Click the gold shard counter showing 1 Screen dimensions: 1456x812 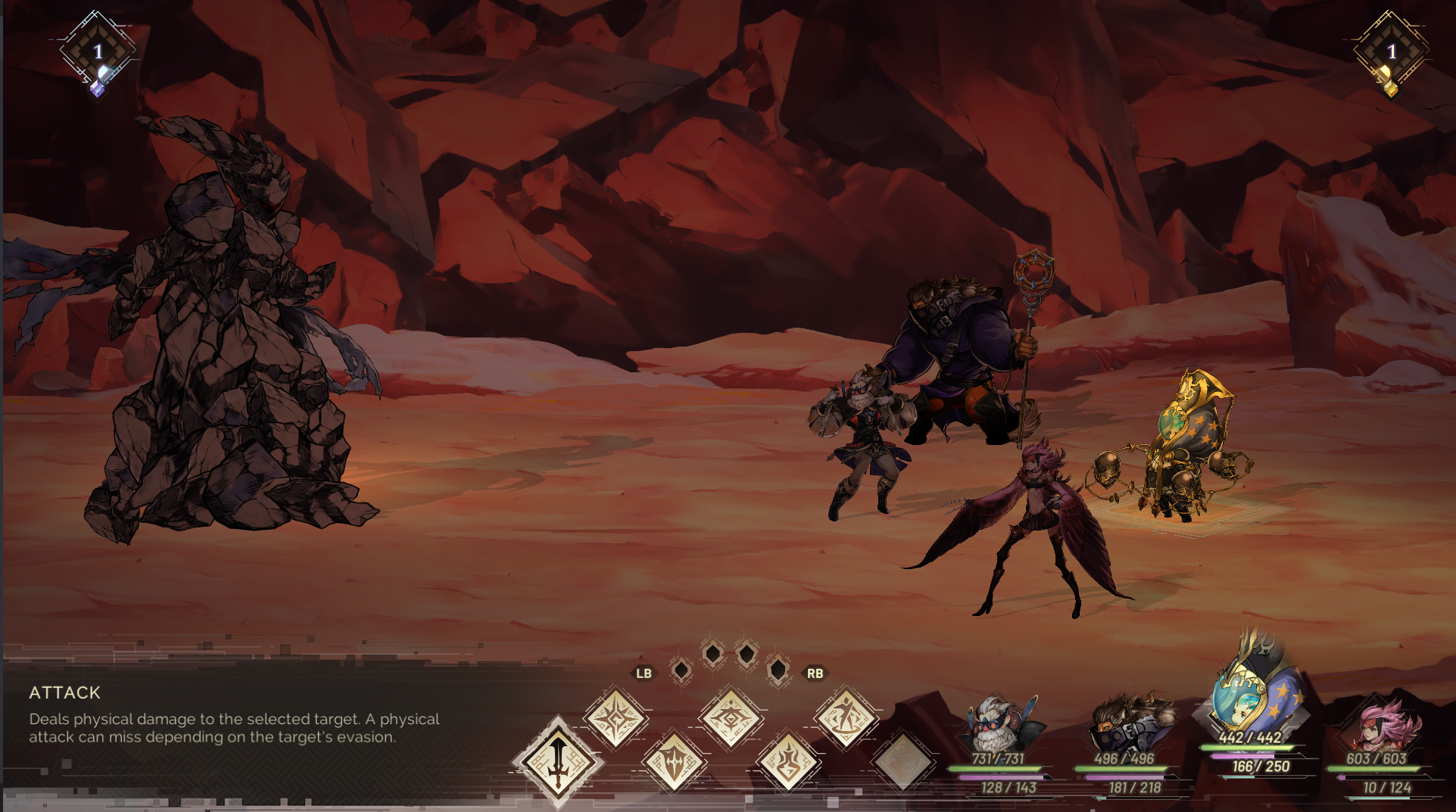[1393, 51]
